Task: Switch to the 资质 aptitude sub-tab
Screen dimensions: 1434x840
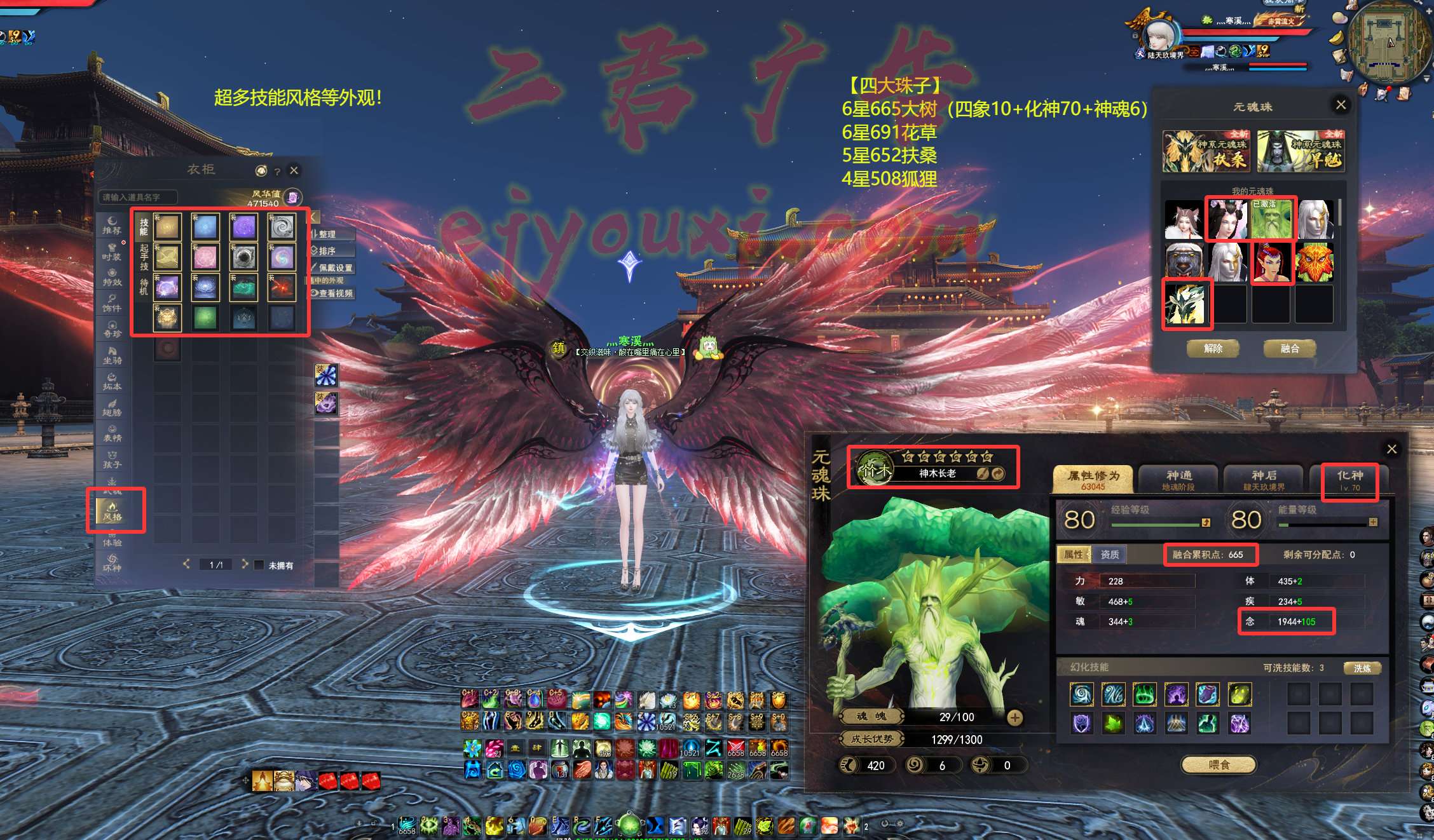Action: tap(1110, 555)
